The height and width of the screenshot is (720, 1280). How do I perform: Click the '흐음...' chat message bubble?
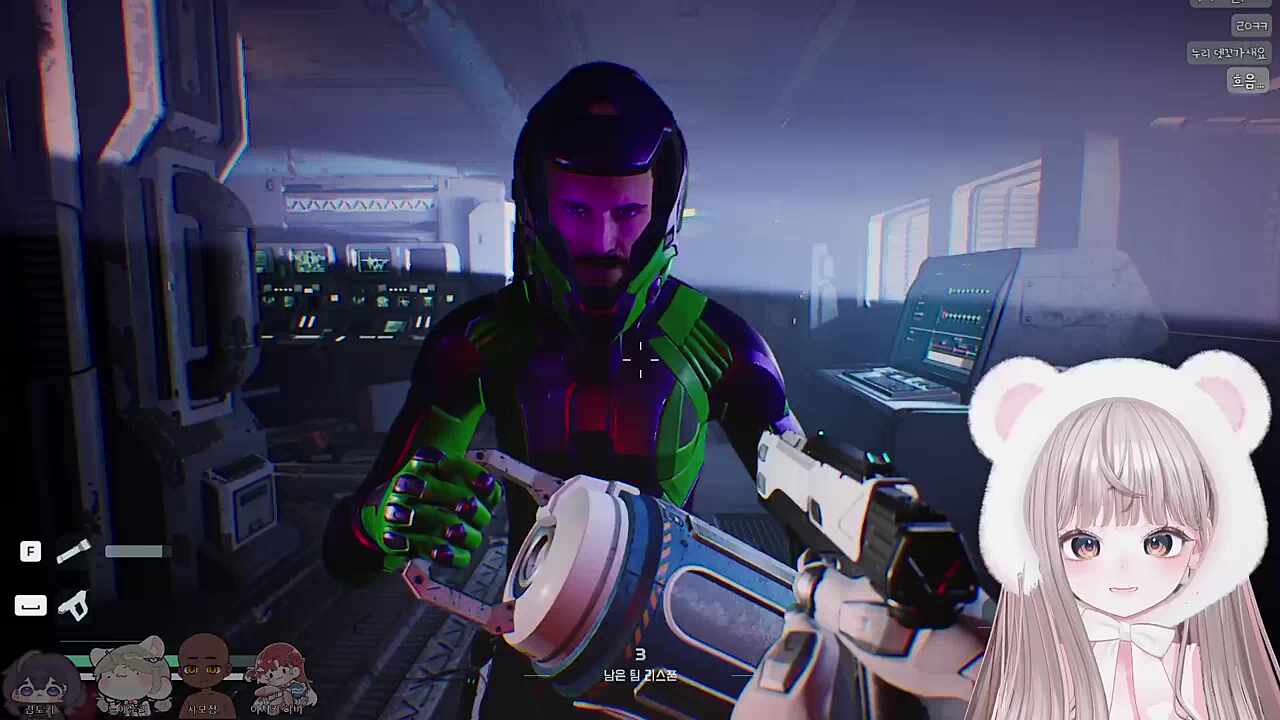coord(1248,81)
